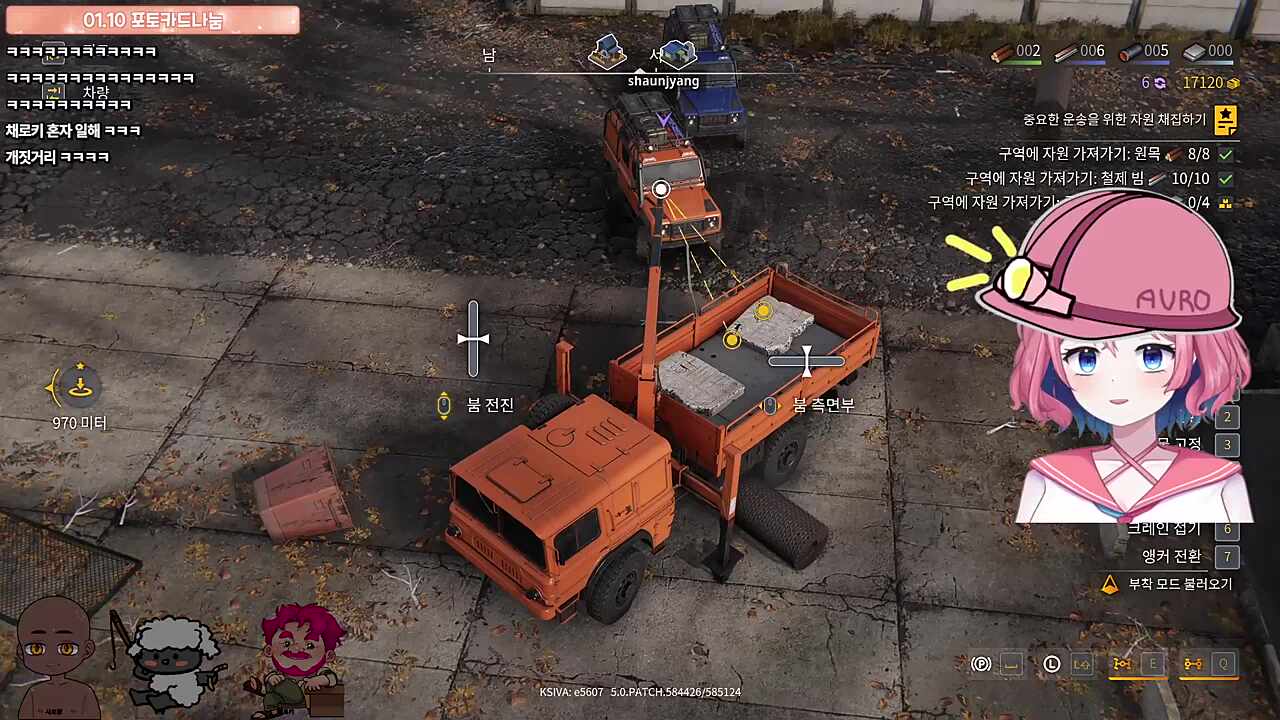1280x720 pixels.
Task: Open the starred contract tracker icon
Action: pyautogui.click(x=1225, y=121)
